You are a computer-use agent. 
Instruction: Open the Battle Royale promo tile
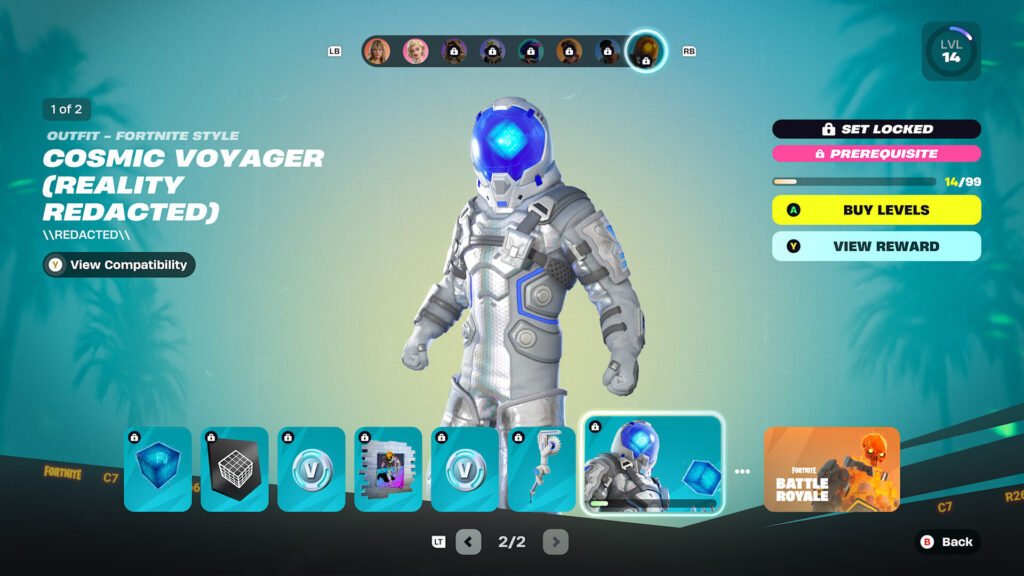tap(831, 469)
